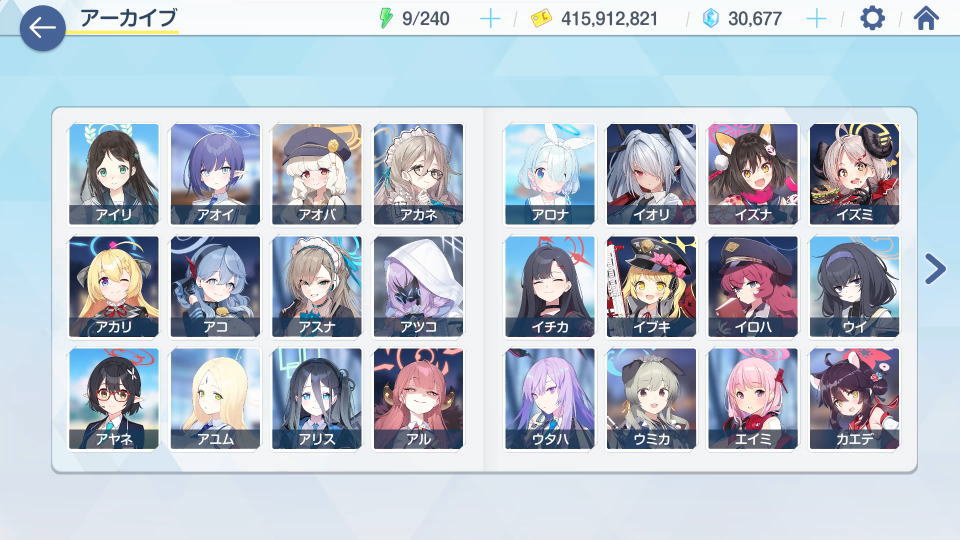Select the アロナ character tile
Viewport: 960px width, 540px height.
click(550, 174)
